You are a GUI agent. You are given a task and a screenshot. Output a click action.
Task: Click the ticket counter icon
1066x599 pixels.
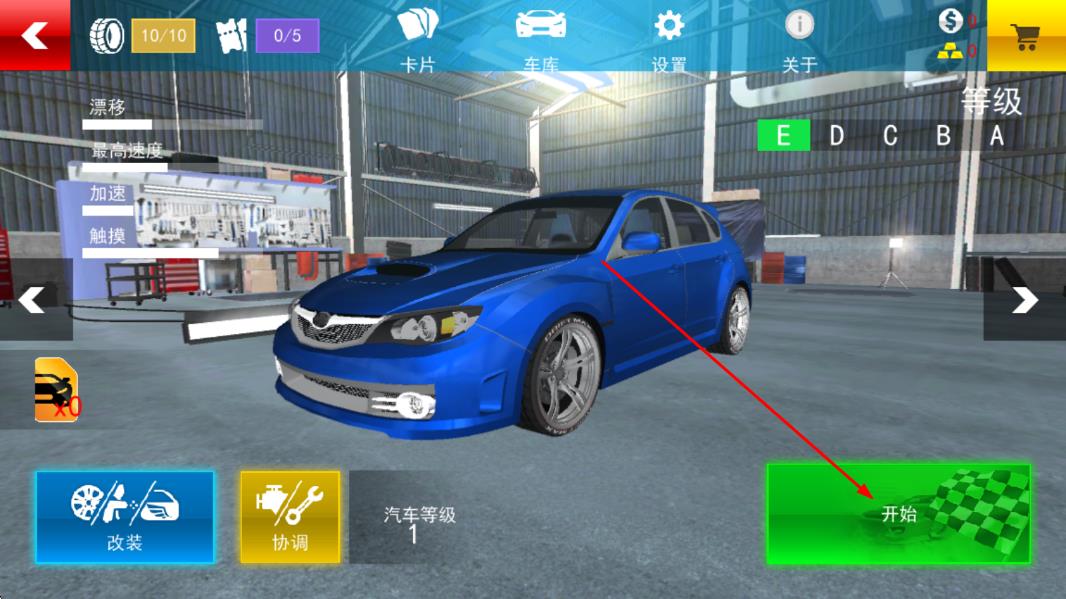[x=231, y=36]
